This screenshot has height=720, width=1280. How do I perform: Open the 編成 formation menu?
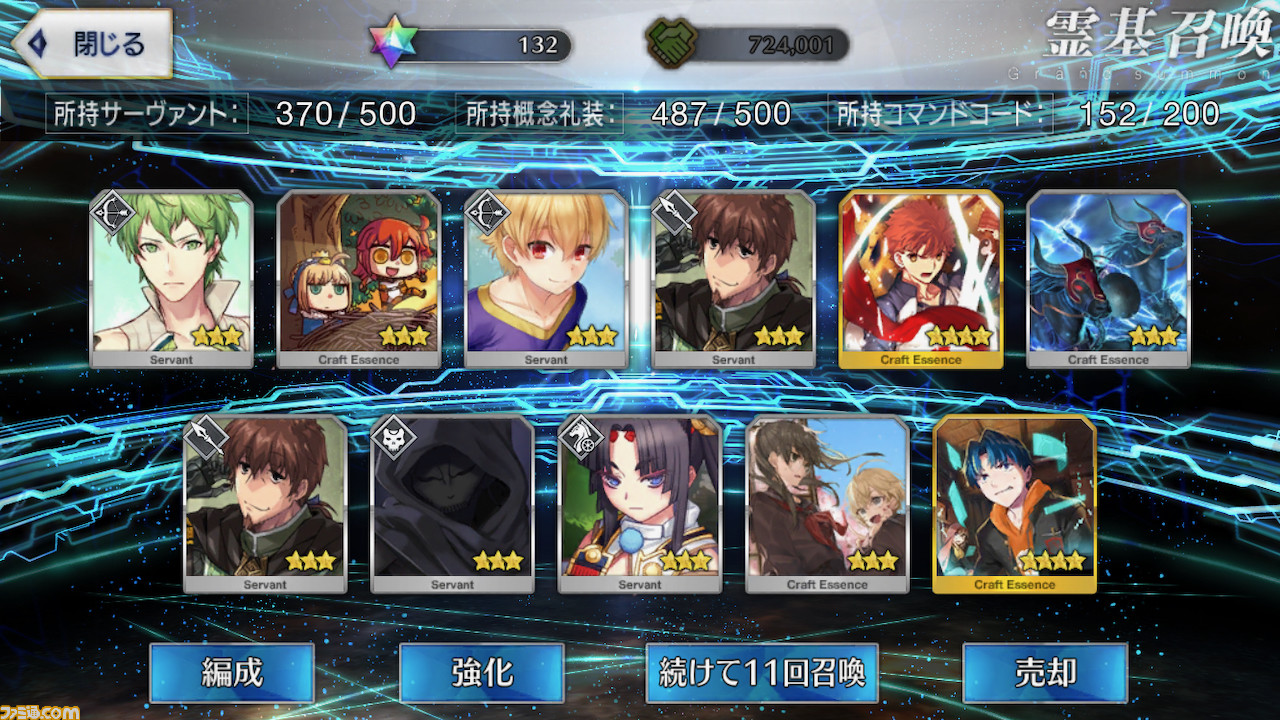(232, 673)
